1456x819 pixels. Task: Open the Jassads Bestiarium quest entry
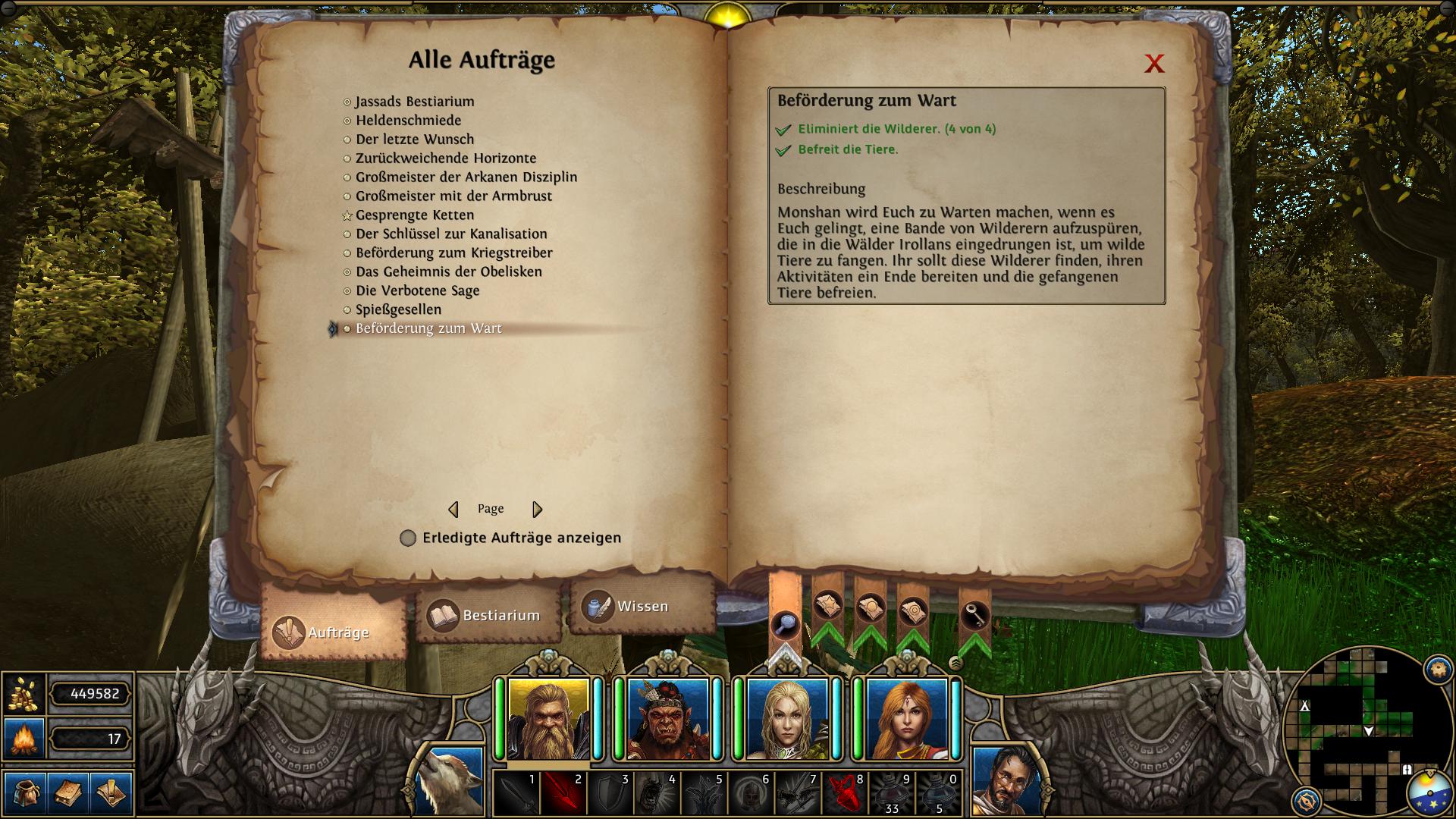click(416, 101)
